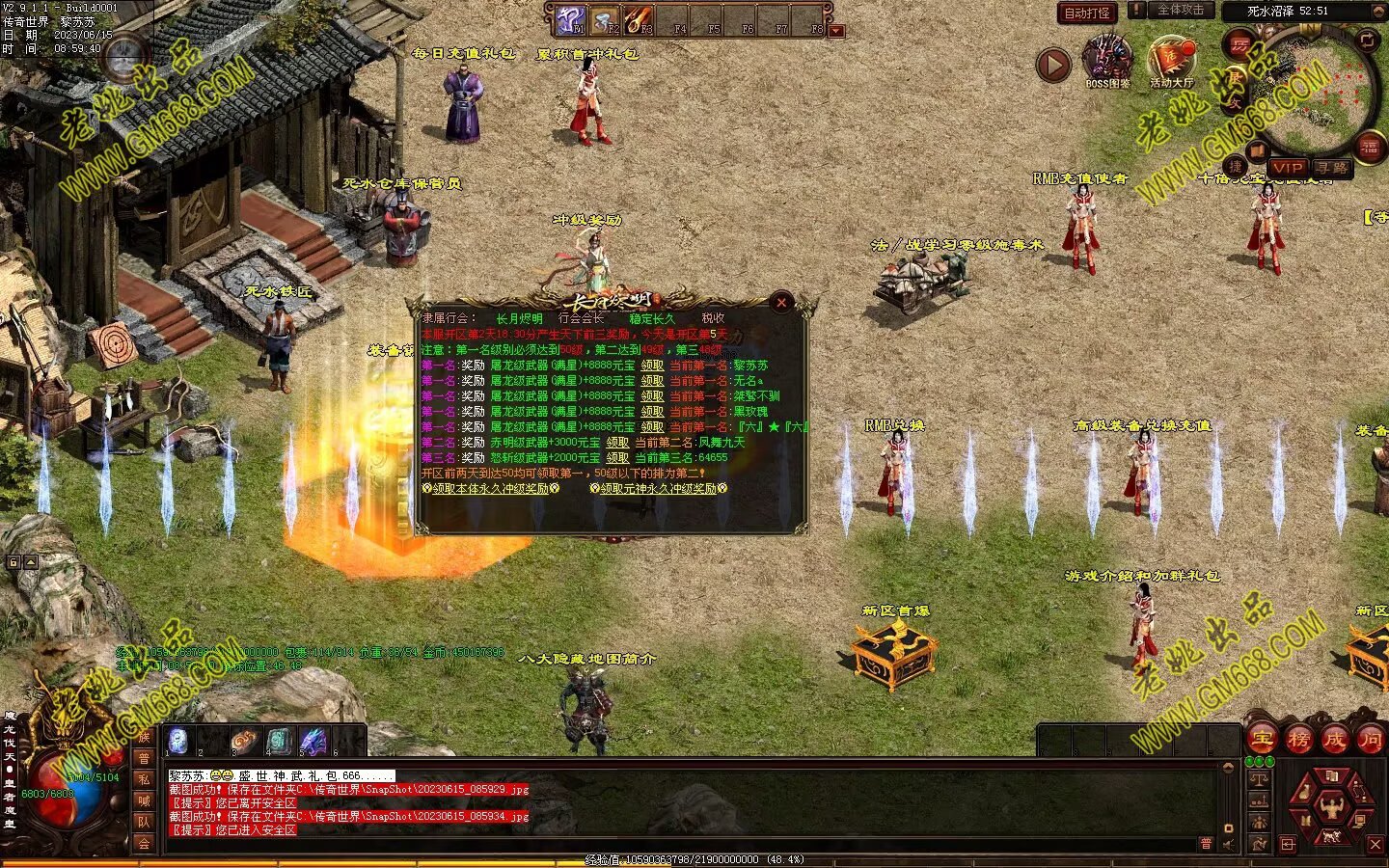1389x868 pixels.
Task: Switch chat to the 队 team channel
Action: click(x=144, y=822)
